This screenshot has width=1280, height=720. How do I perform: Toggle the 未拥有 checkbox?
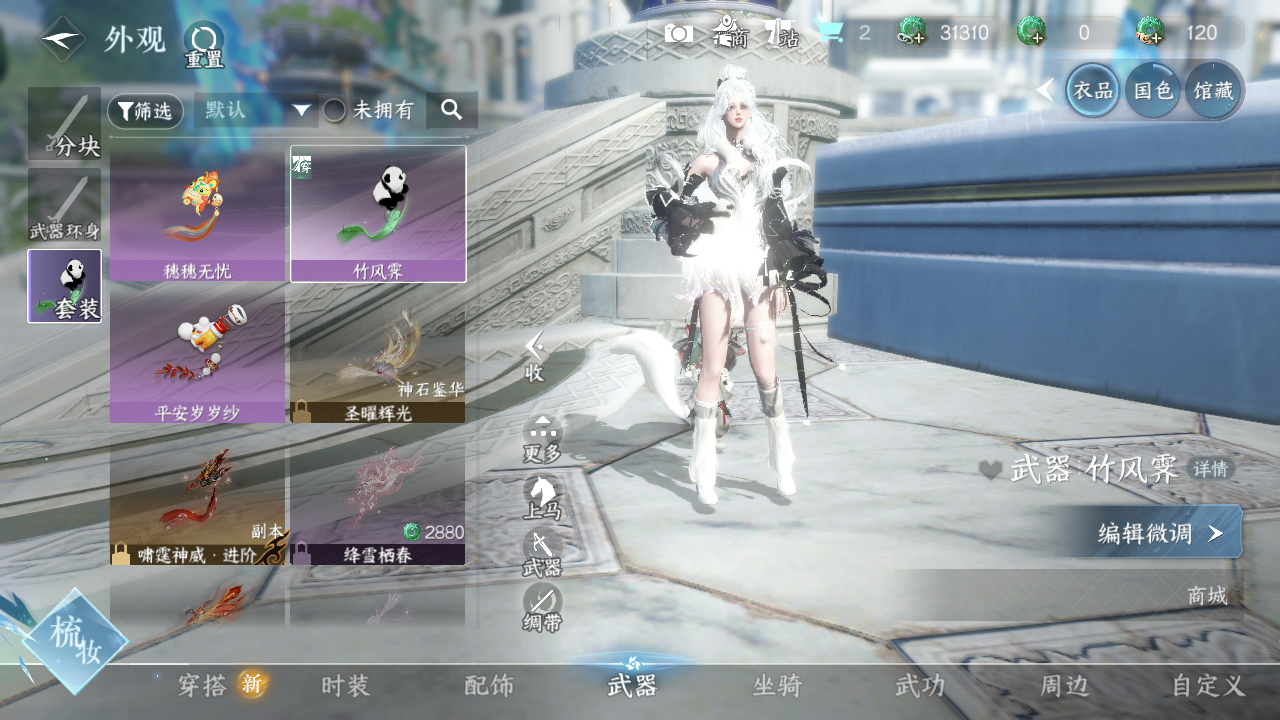pos(334,111)
